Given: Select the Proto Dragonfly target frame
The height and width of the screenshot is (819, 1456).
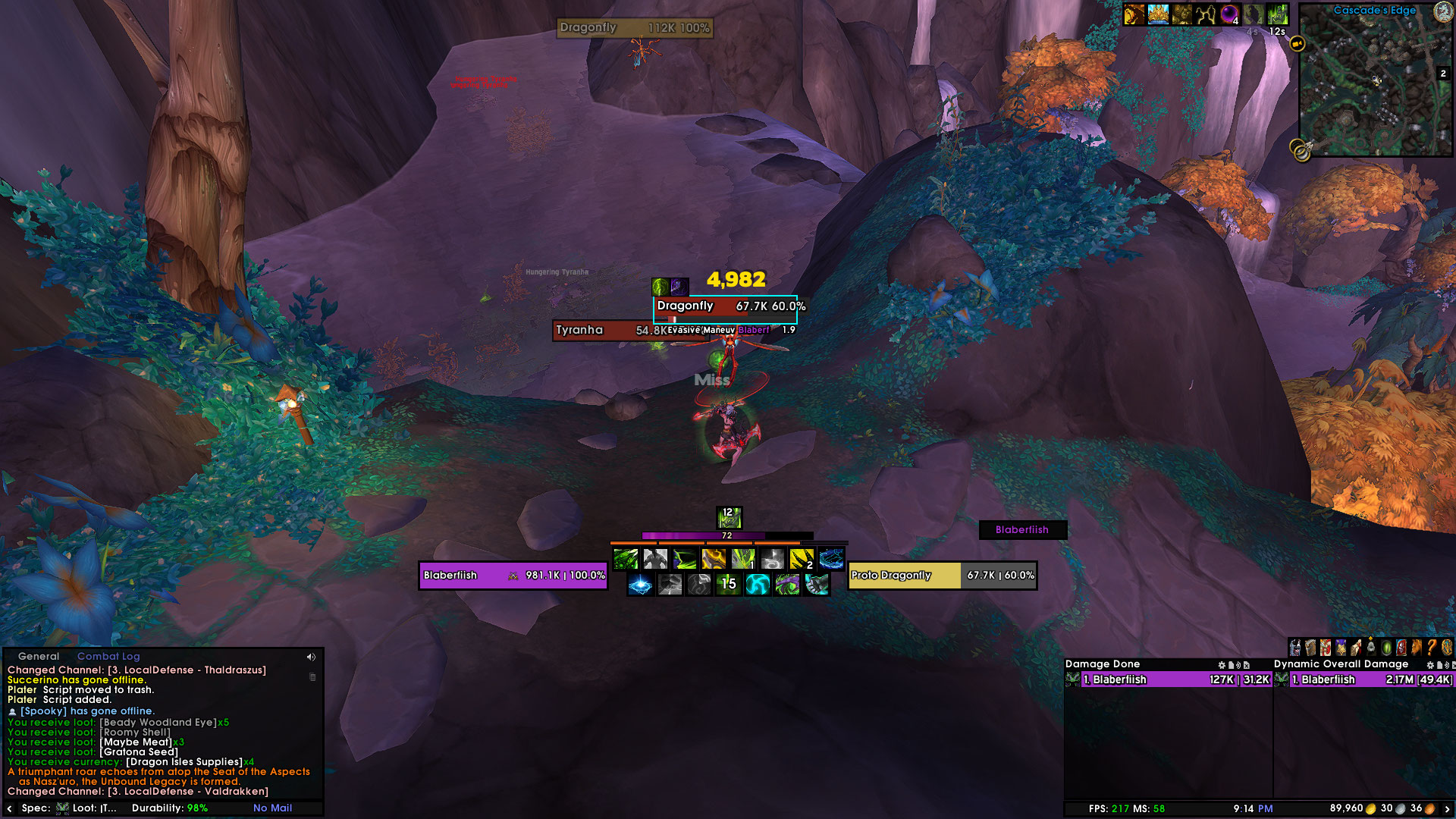Looking at the screenshot, I should pyautogui.click(x=942, y=576).
